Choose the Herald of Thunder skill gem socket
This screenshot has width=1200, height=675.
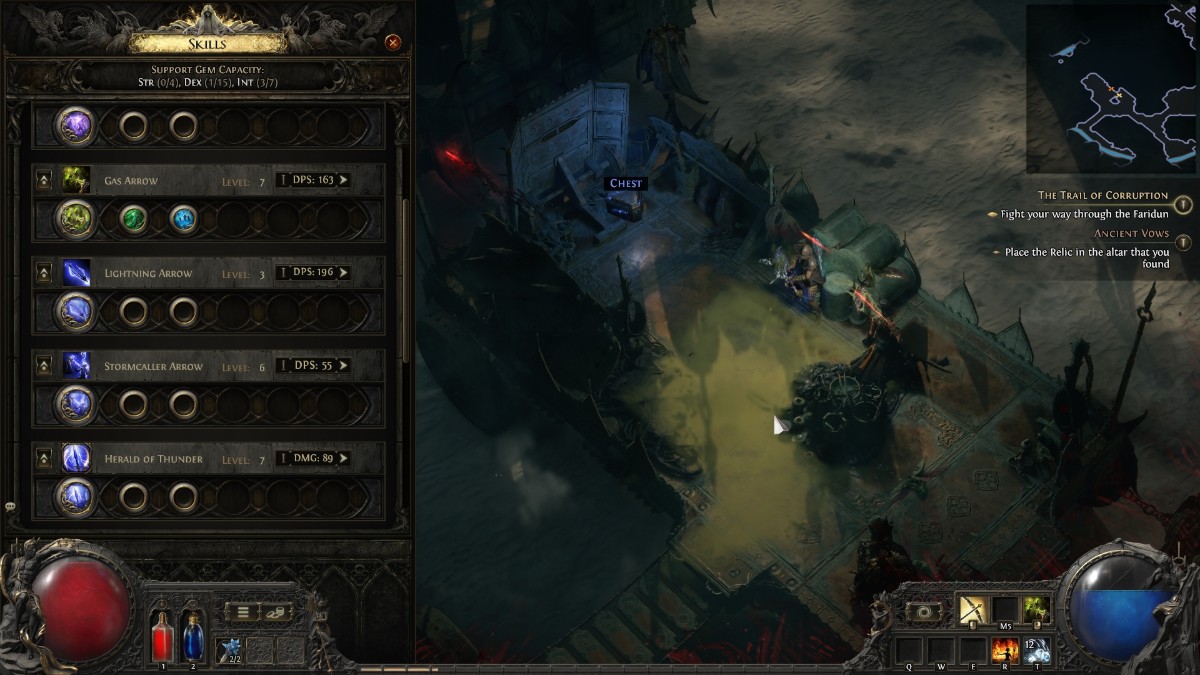pyautogui.click(x=77, y=496)
